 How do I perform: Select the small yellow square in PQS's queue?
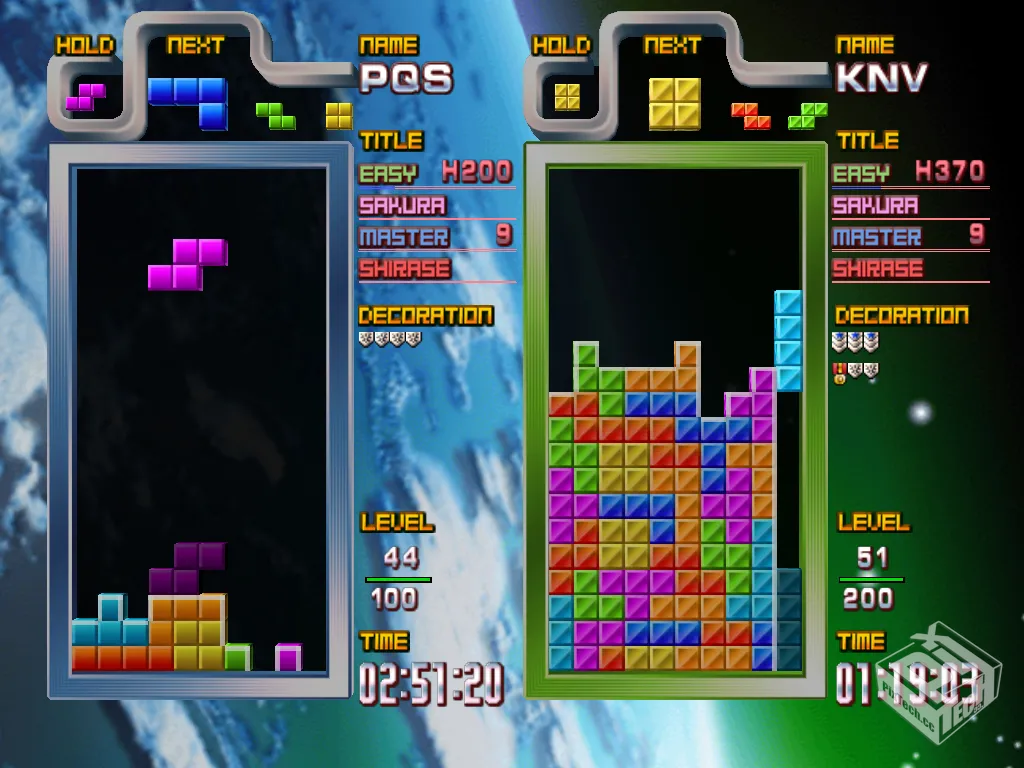pyautogui.click(x=339, y=115)
